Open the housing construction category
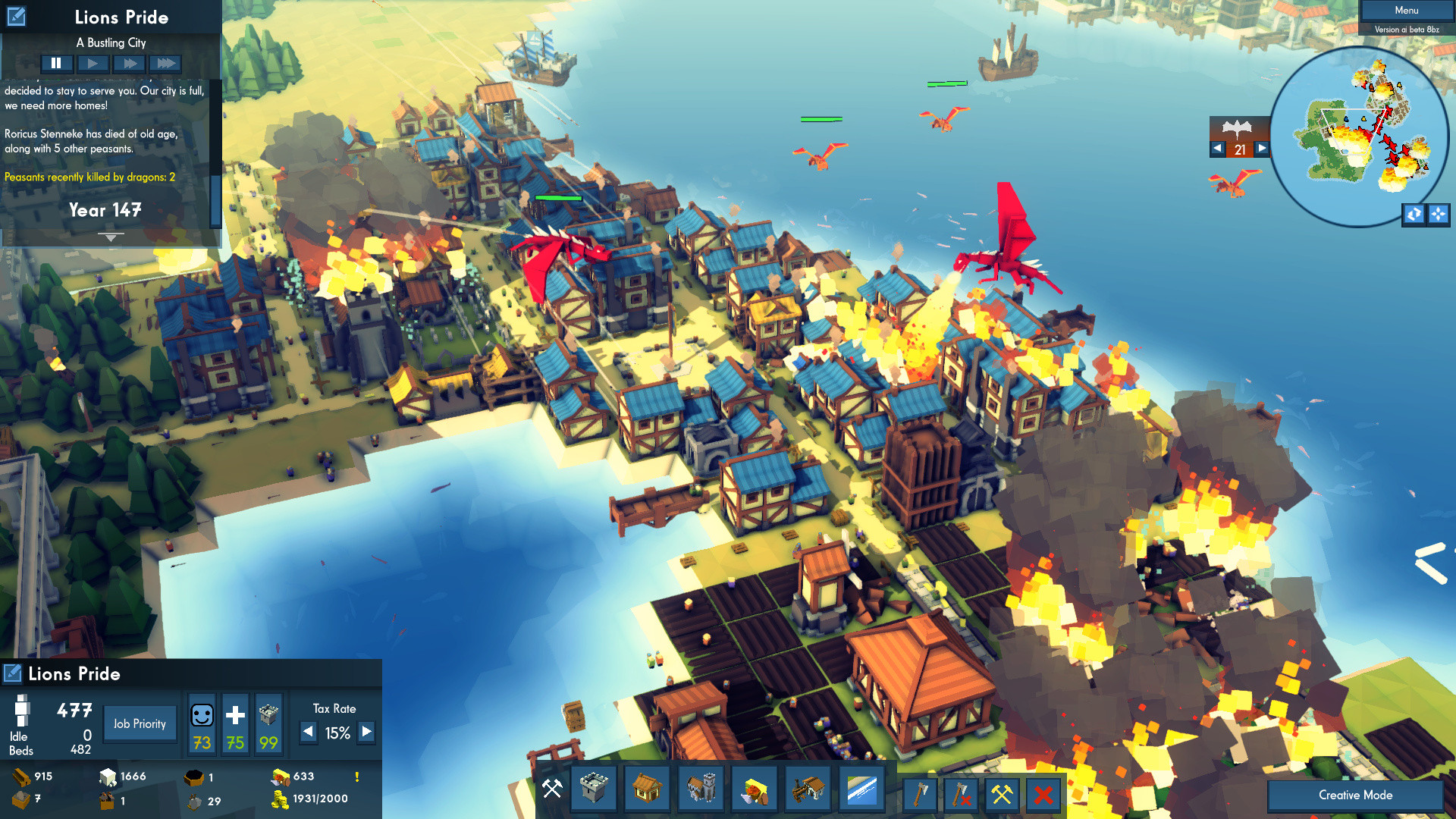Viewport: 1456px width, 819px height. point(647,789)
